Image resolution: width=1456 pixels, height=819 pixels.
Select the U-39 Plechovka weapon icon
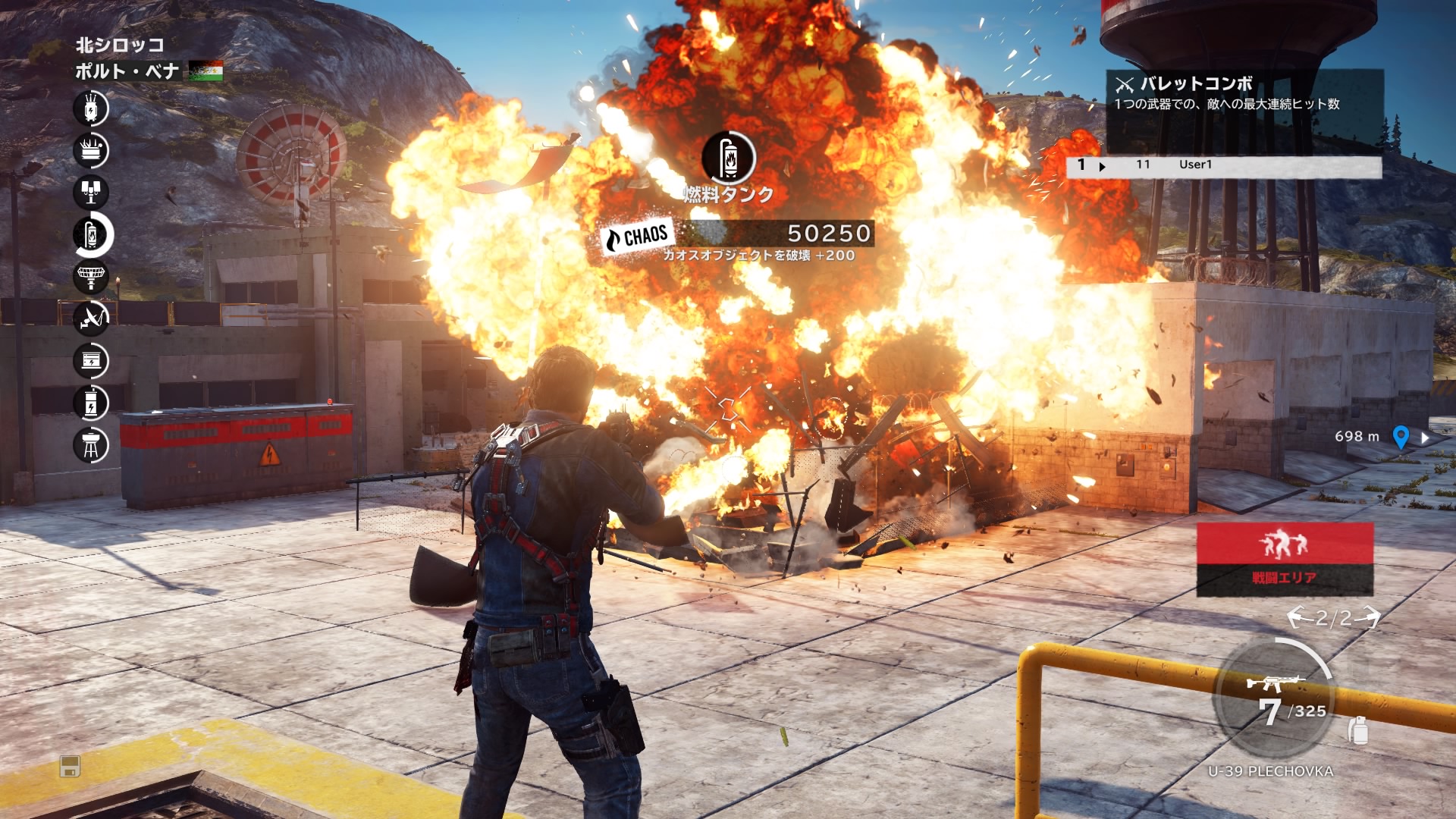[1276, 683]
